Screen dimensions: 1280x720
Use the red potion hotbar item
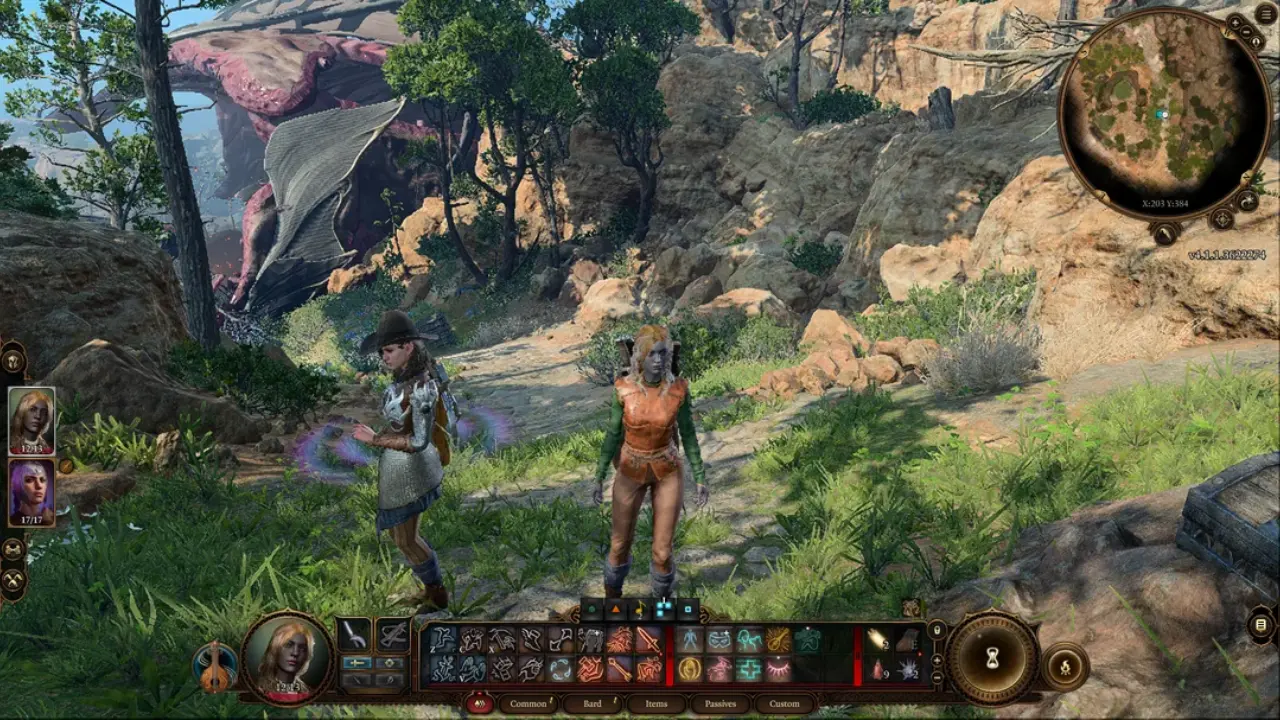pyautogui.click(x=878, y=668)
